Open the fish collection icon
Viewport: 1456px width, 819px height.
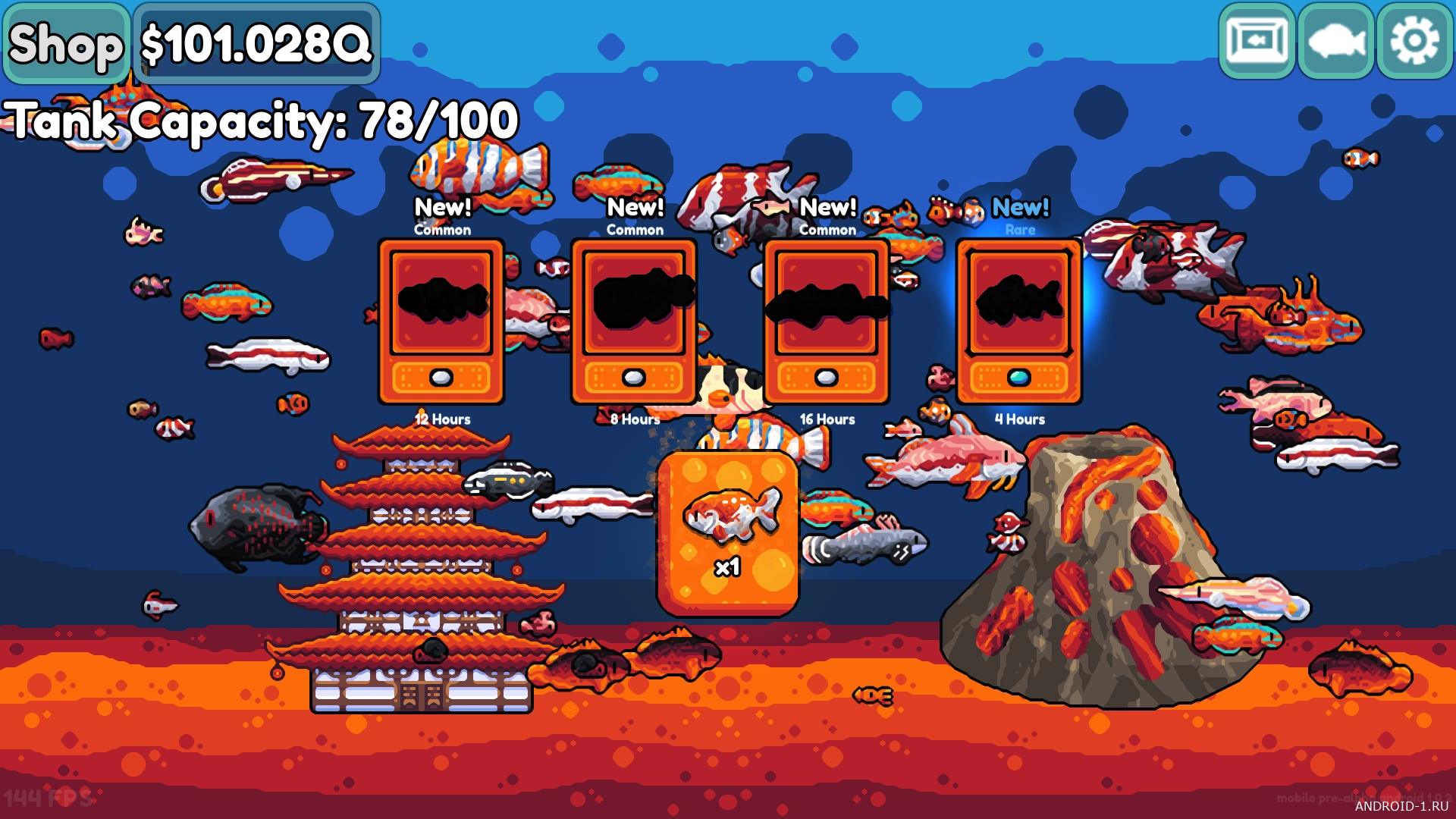(x=1335, y=42)
